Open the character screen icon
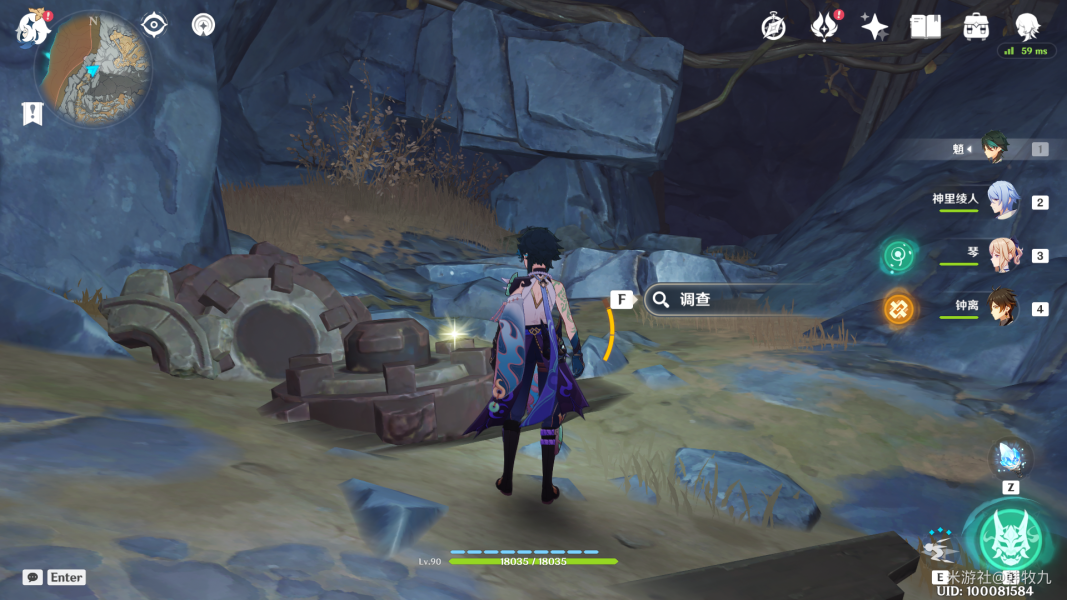 [x=1027, y=27]
